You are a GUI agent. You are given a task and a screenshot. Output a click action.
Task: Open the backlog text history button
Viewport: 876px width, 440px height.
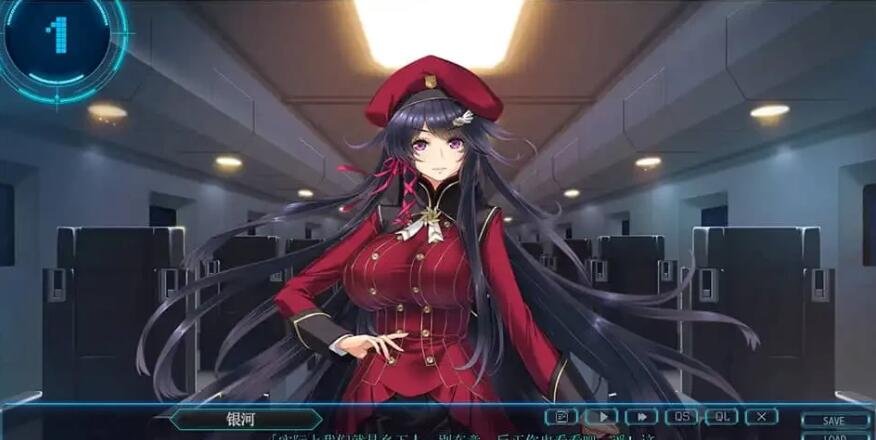click(x=561, y=416)
